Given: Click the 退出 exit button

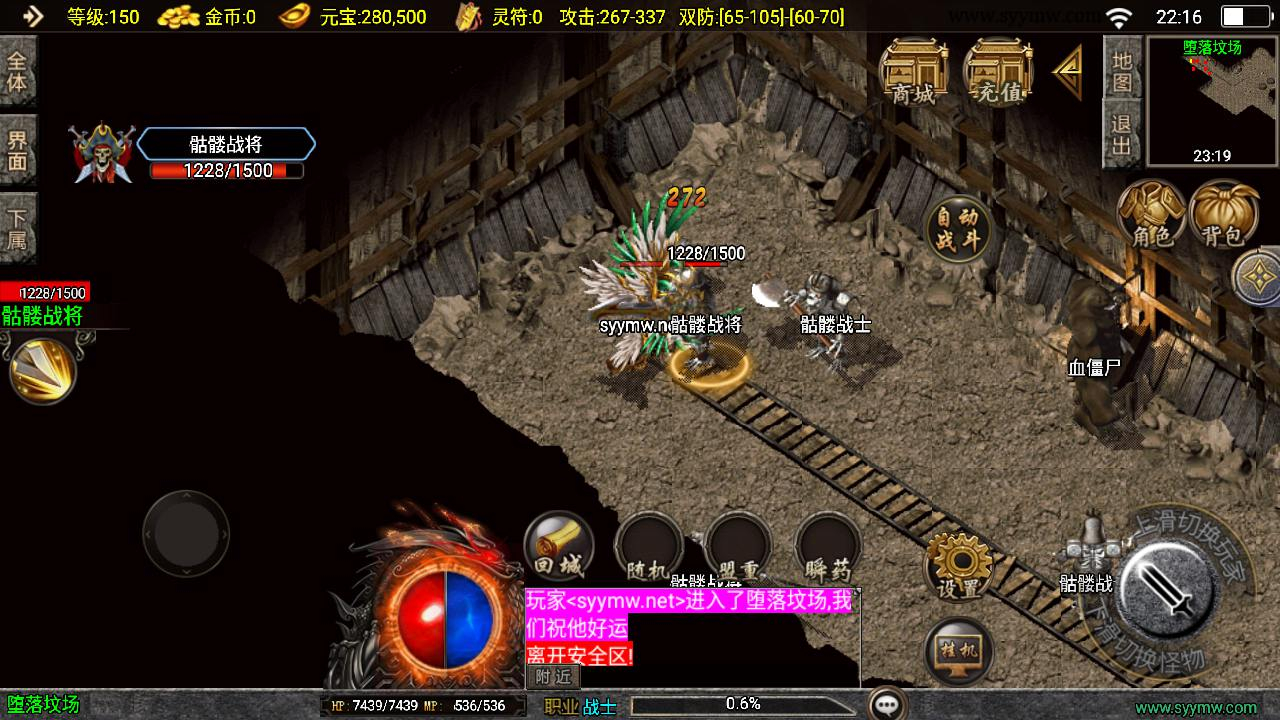Looking at the screenshot, I should [1122, 135].
